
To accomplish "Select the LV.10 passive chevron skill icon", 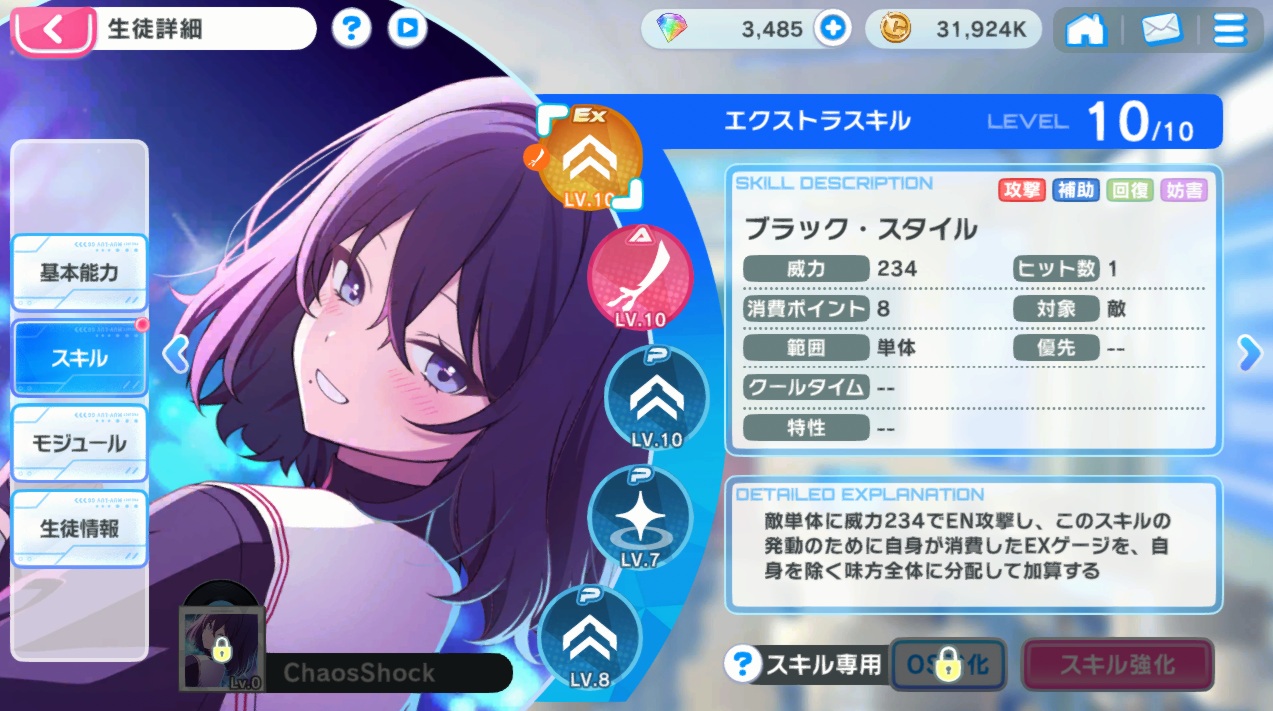I will [656, 397].
